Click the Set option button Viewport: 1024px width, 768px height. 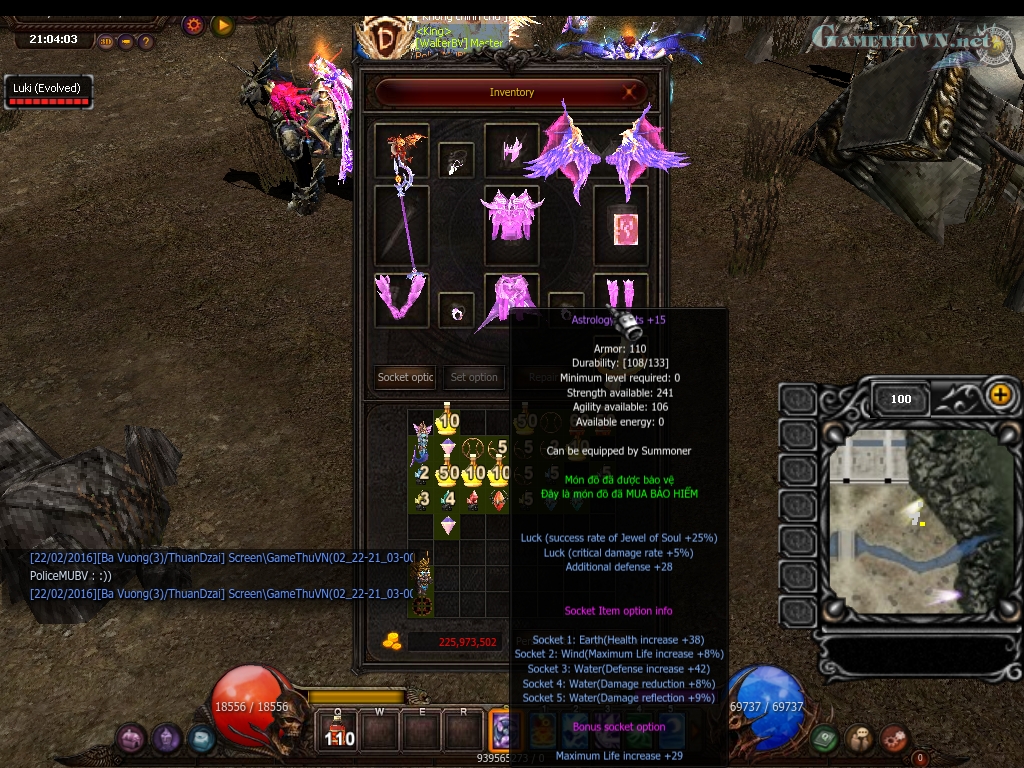coord(473,377)
